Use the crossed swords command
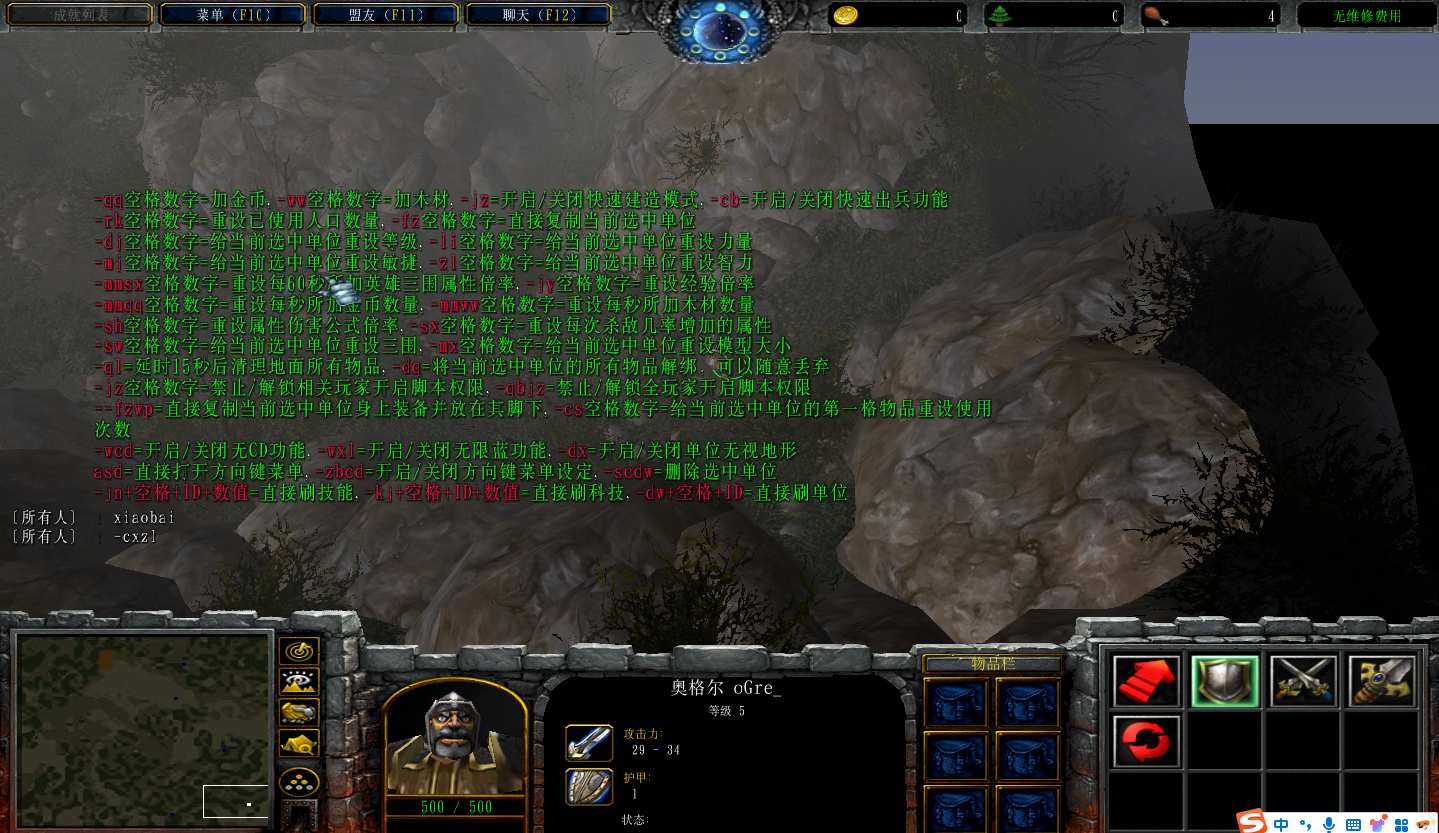Screen dimensions: 1439x833 click(x=1304, y=681)
